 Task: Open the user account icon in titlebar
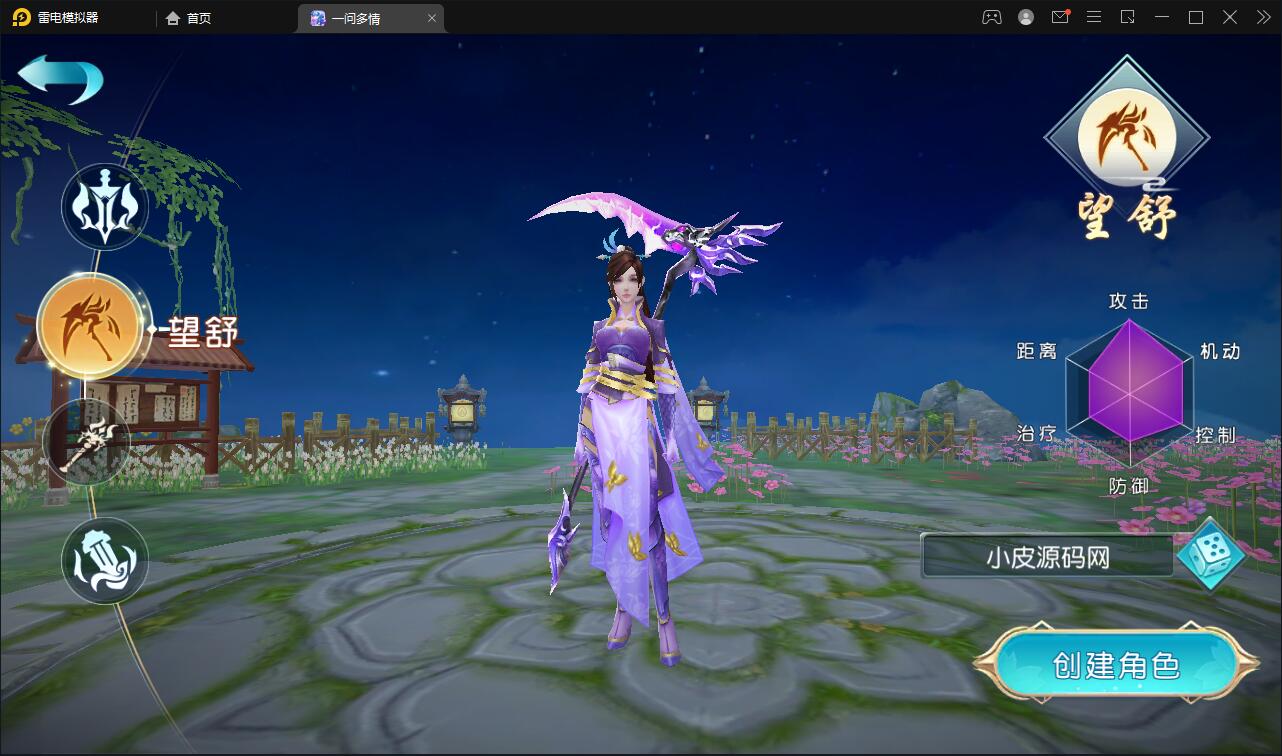pyautogui.click(x=1025, y=17)
